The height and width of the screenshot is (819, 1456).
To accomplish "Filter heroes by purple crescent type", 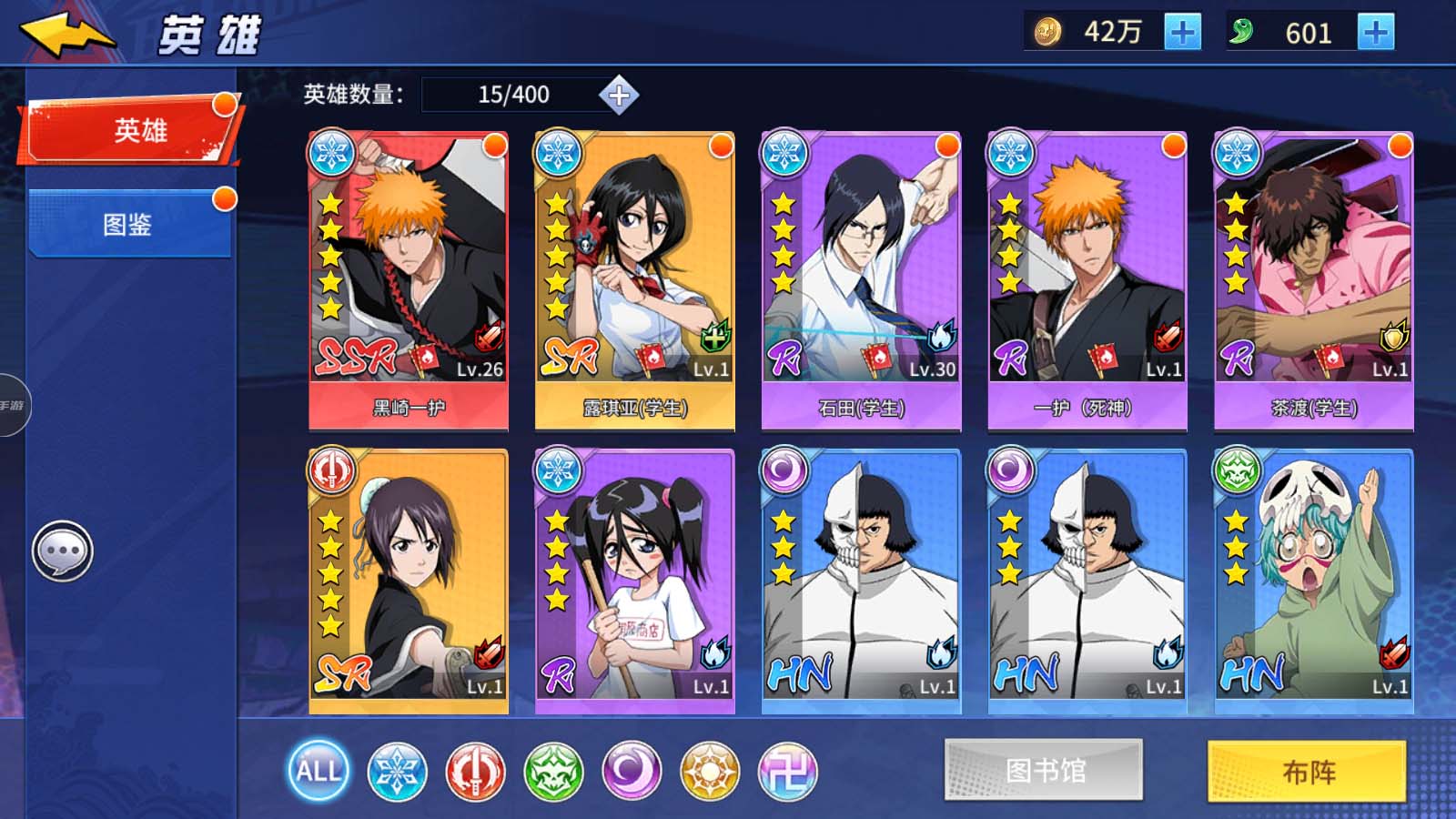I will coord(632,772).
